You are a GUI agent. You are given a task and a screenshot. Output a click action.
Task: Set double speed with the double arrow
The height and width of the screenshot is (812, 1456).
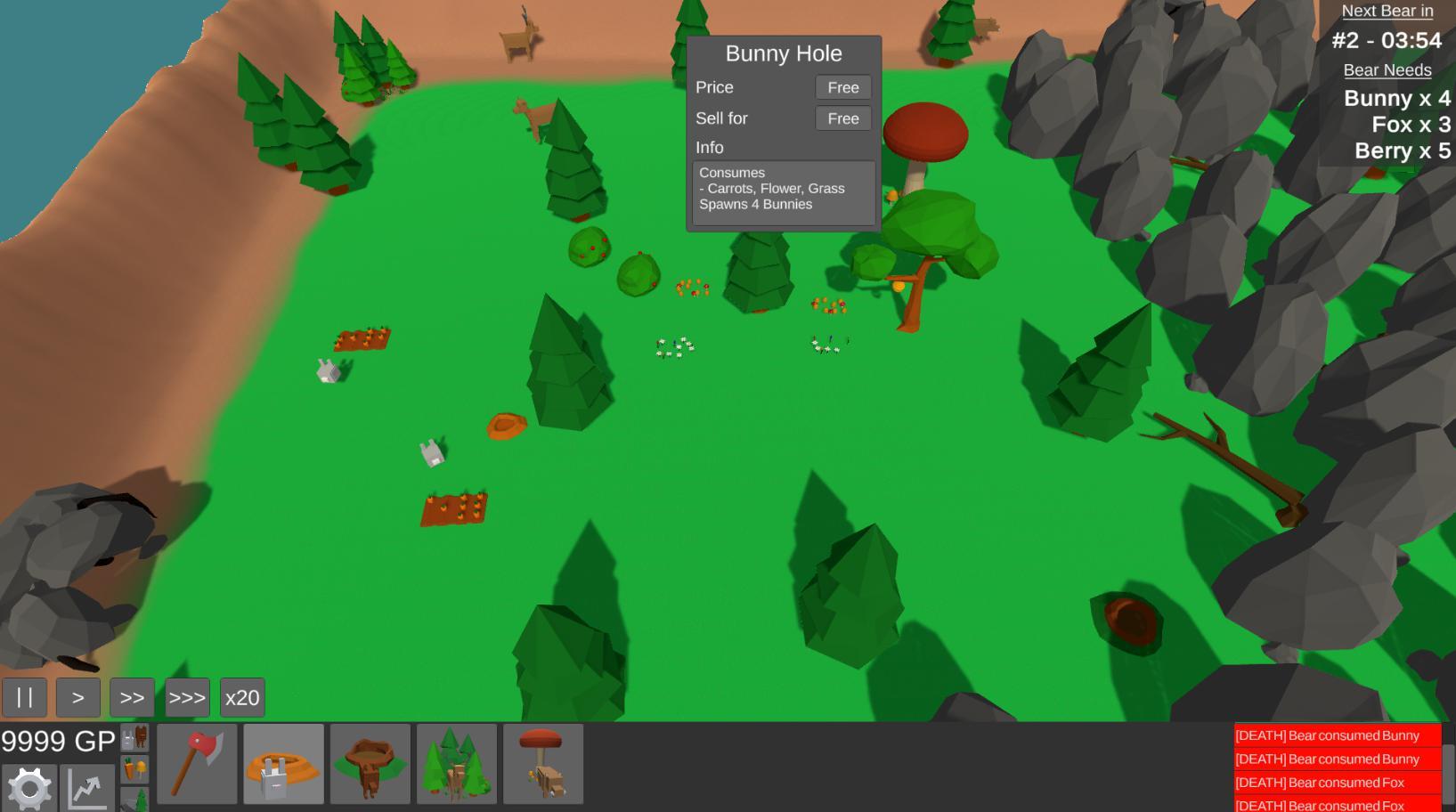click(x=133, y=697)
